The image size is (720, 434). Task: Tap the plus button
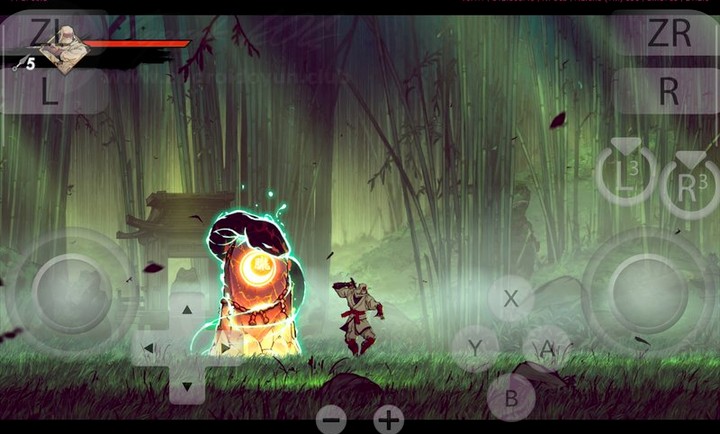tap(388, 419)
